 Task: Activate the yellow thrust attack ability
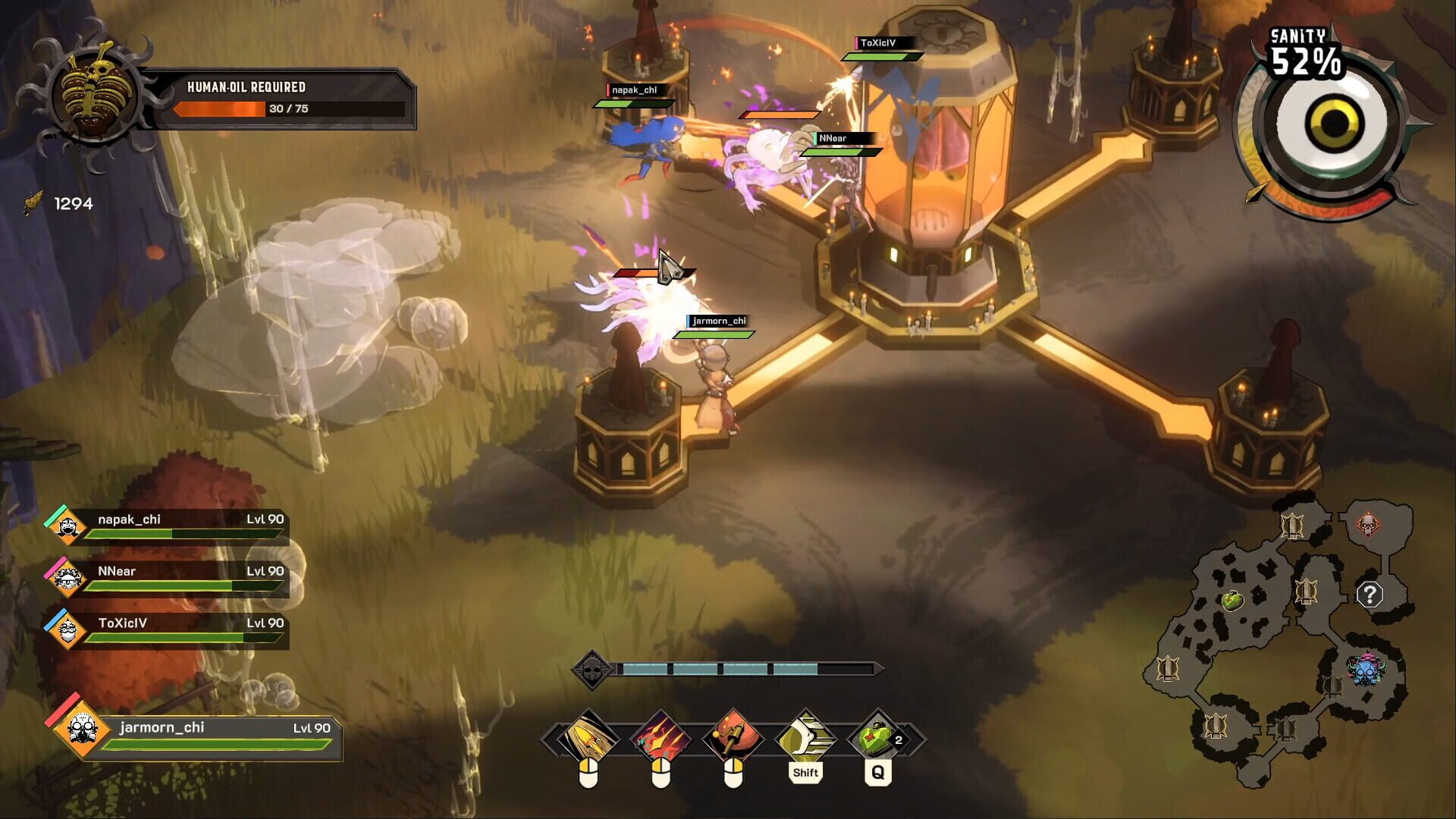pos(588,736)
